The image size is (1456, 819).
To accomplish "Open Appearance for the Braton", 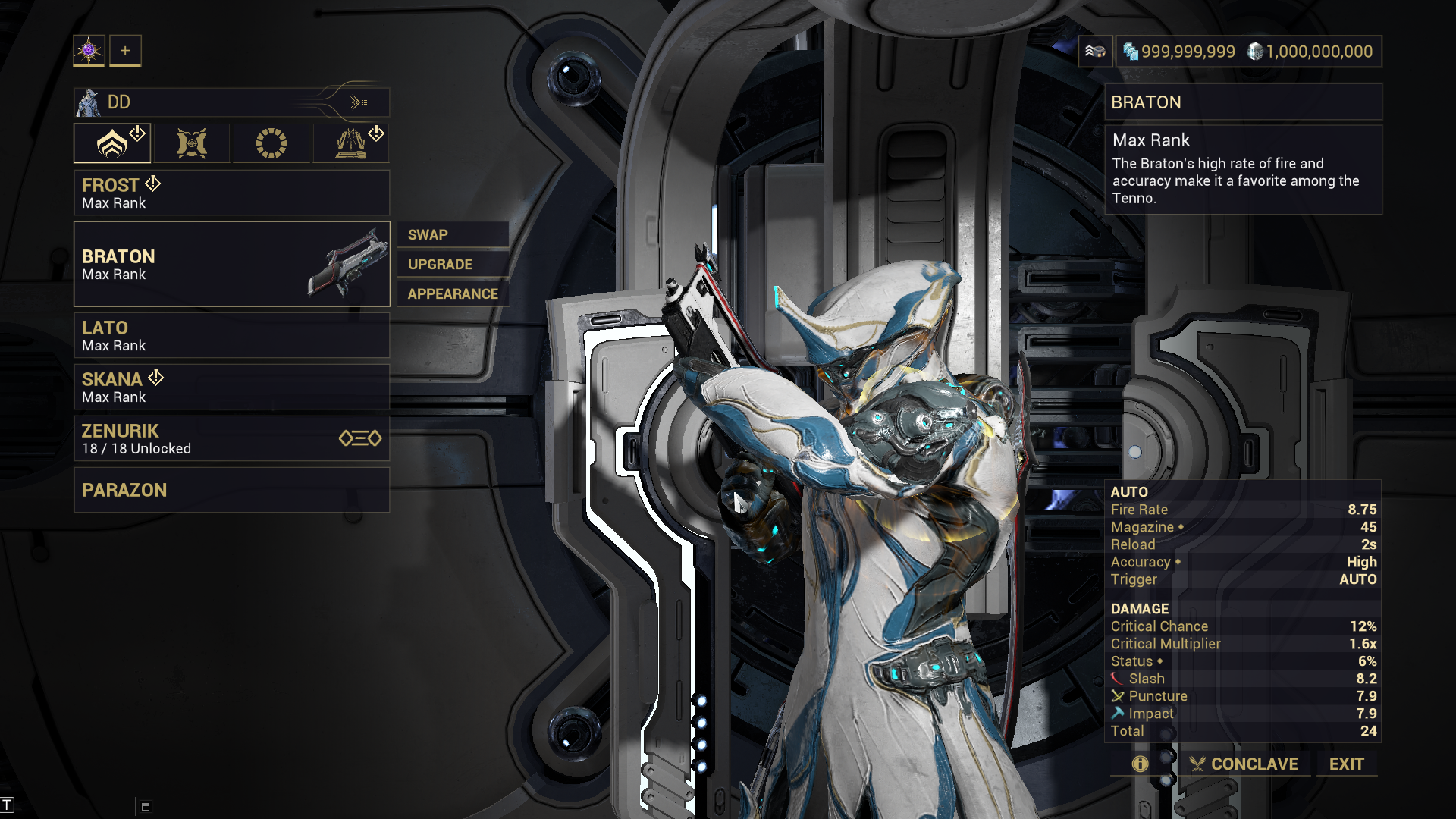I will tap(453, 293).
